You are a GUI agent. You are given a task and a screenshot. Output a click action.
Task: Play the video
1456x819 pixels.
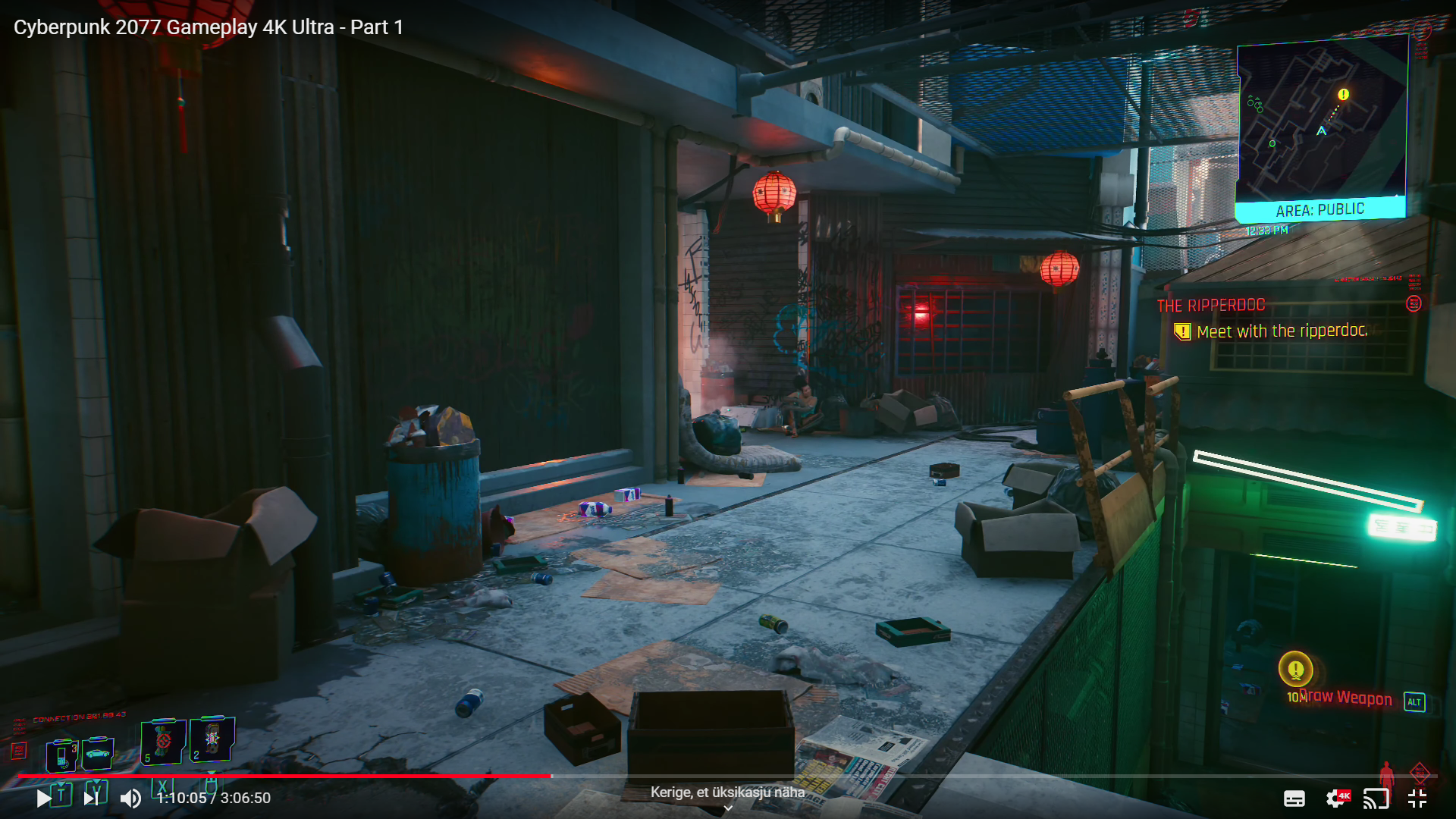click(x=44, y=798)
